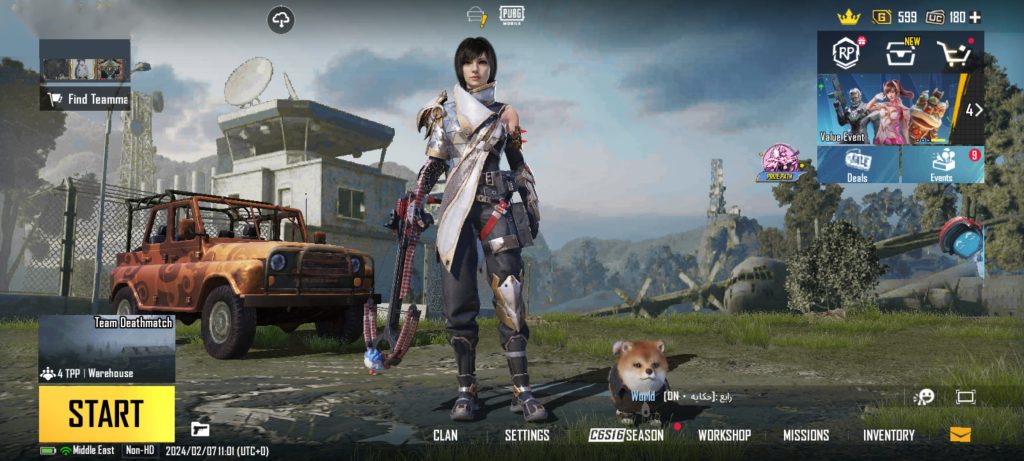Add UC with the plus button
1024x461 pixels.
975,17
